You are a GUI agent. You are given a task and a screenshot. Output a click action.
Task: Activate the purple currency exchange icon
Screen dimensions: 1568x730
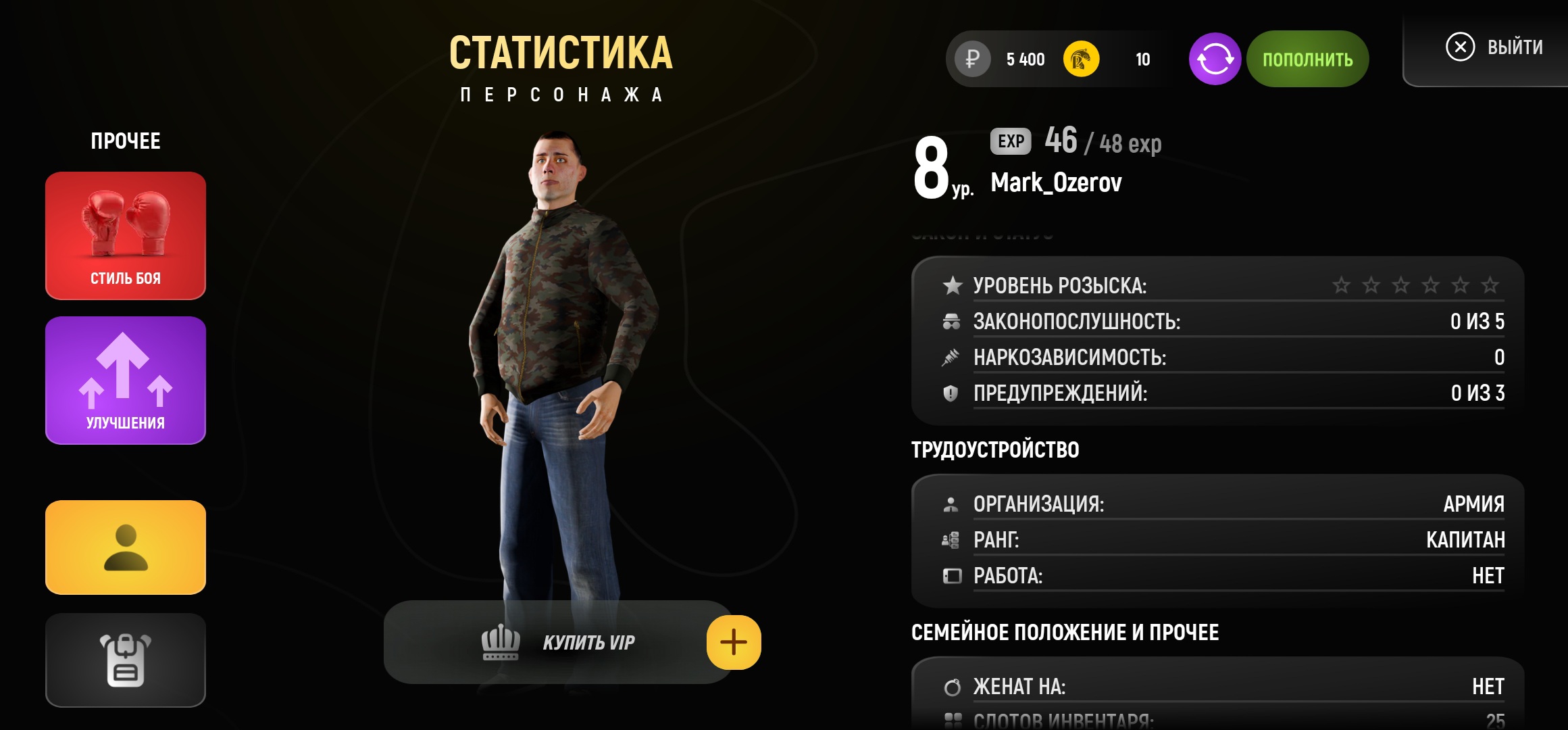(1215, 59)
